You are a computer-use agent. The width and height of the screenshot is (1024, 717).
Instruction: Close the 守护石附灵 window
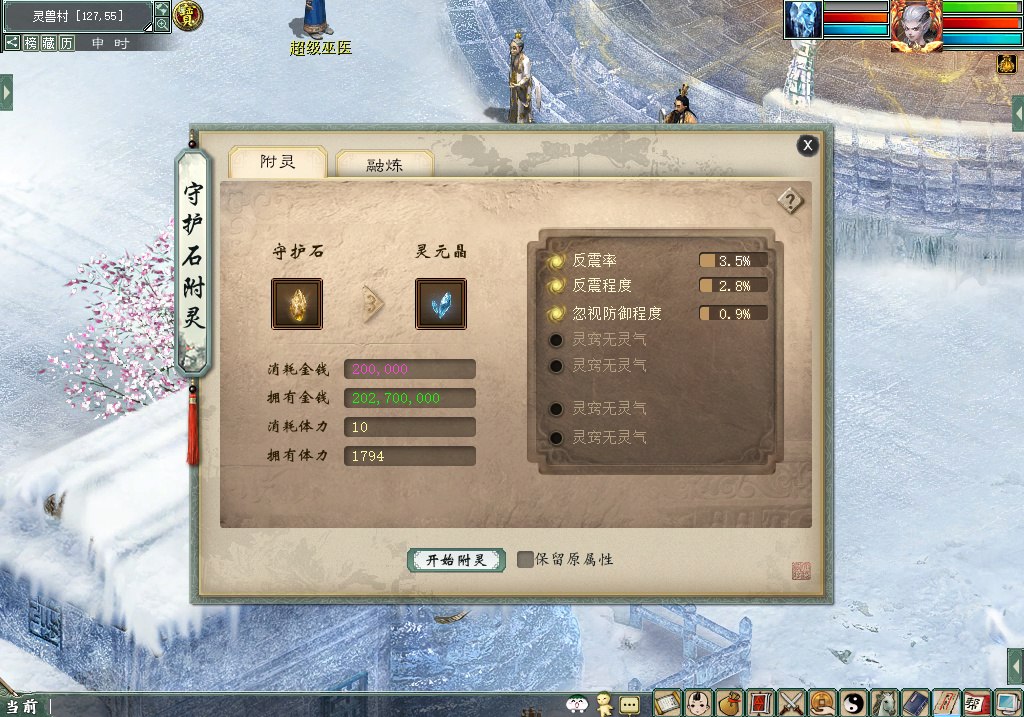point(807,145)
